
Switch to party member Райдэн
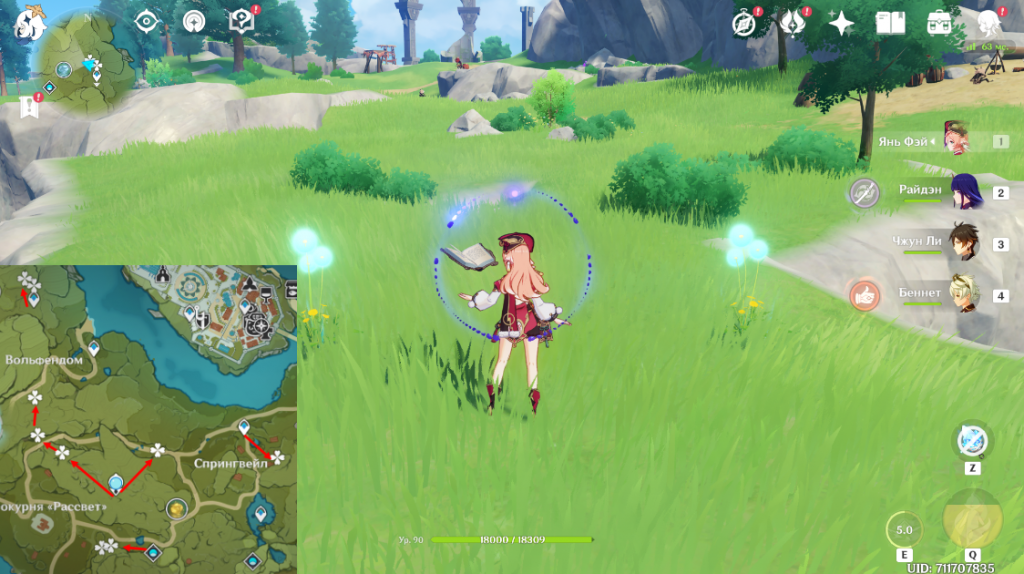click(x=966, y=192)
